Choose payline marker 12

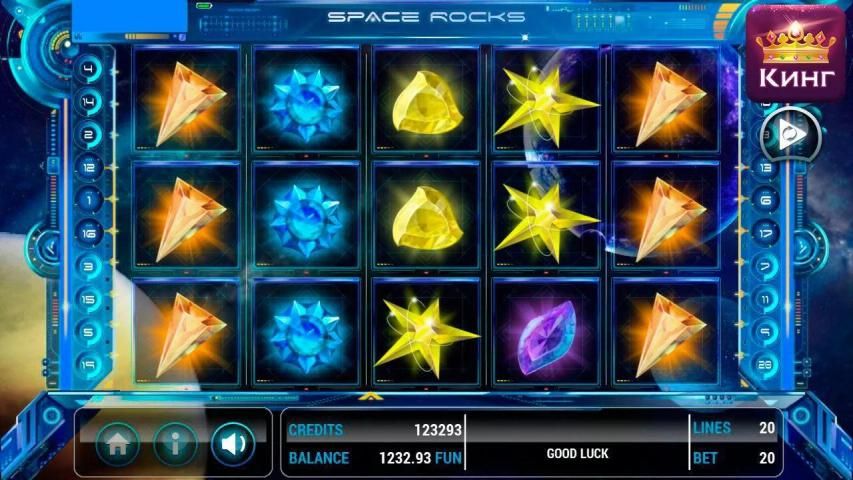coord(89,168)
